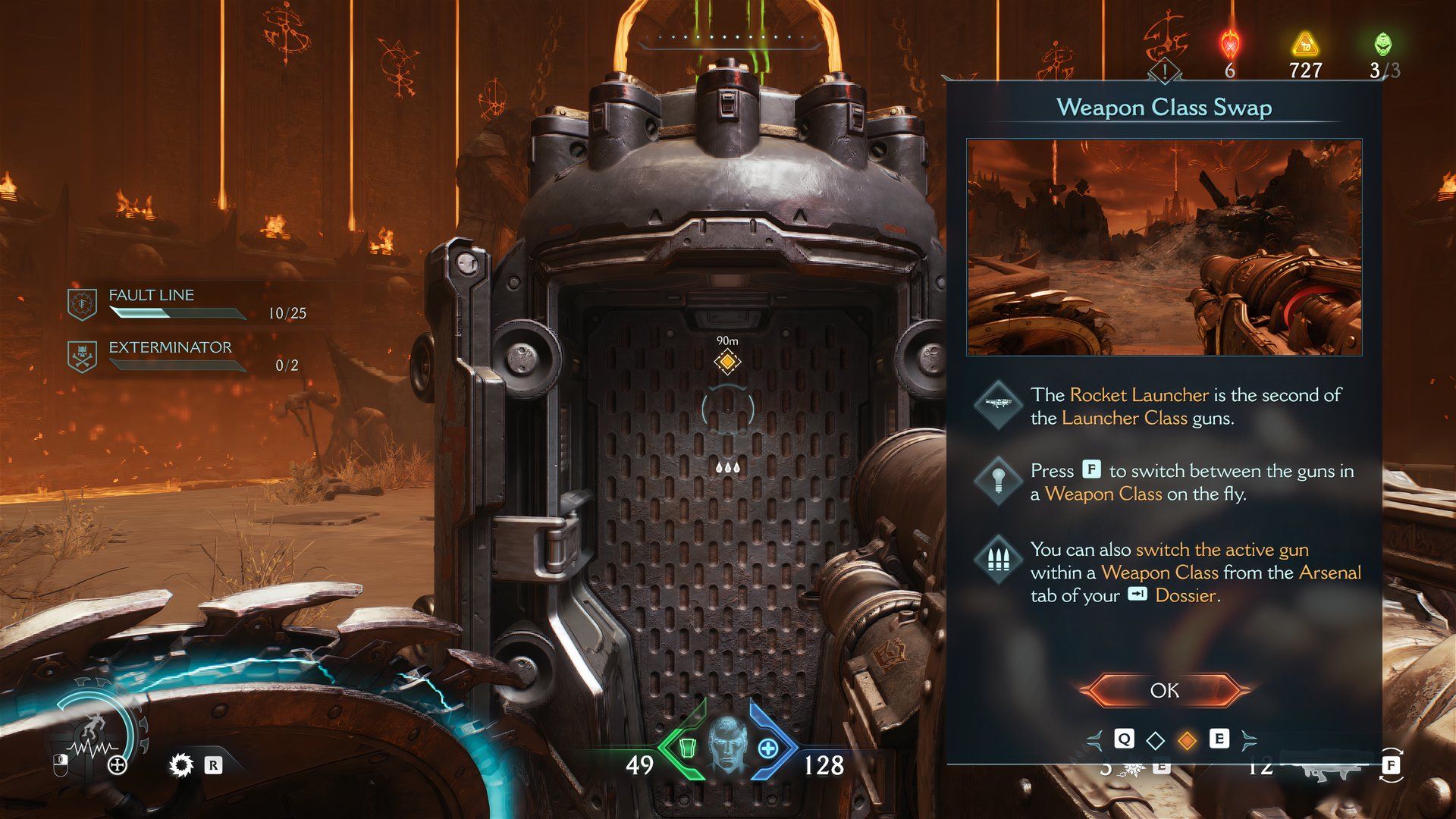Viewport: 1456px width, 819px height.
Task: Select the orange diamond page indicator
Action: tap(1188, 739)
